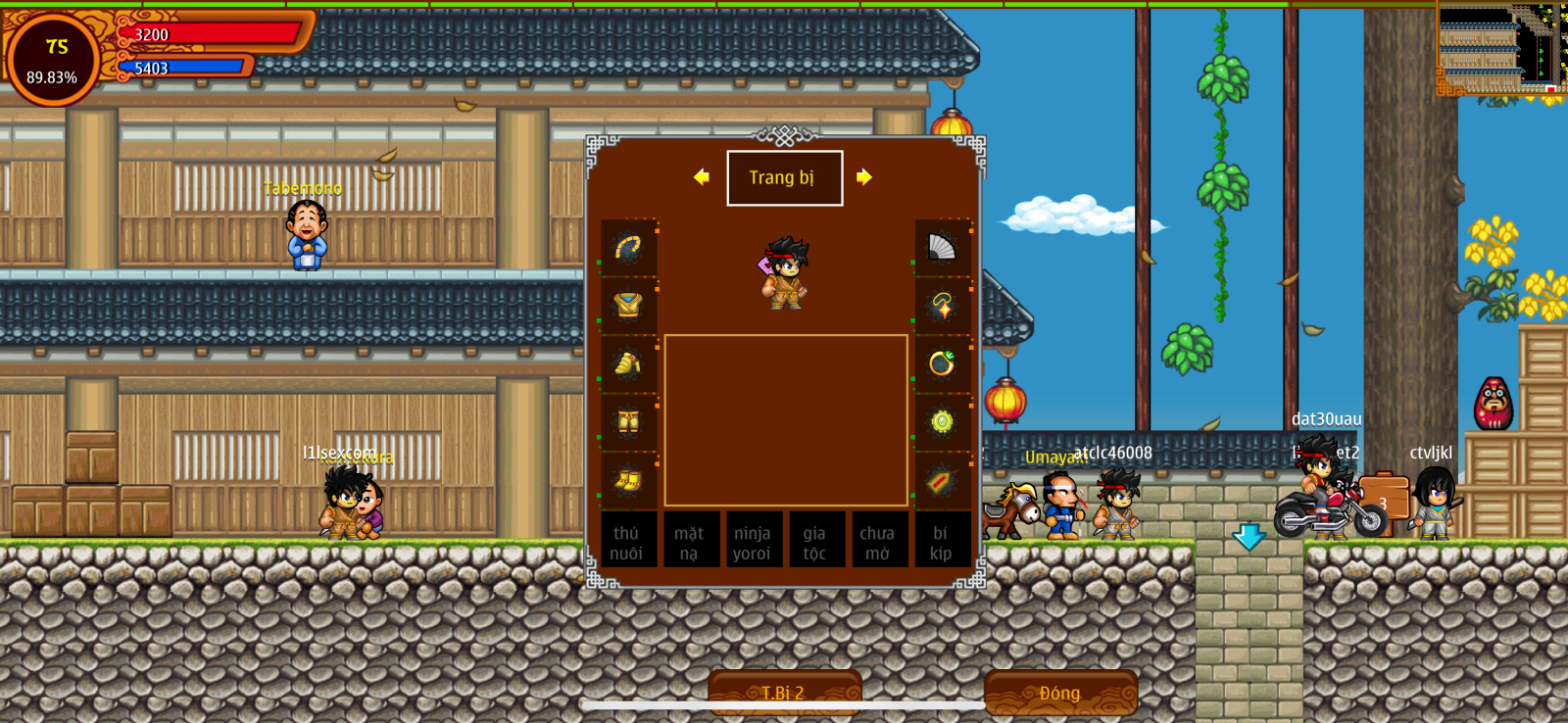Viewport: 1568px width, 723px height.
Task: Open the thú nuôi pet slot
Action: [627, 542]
